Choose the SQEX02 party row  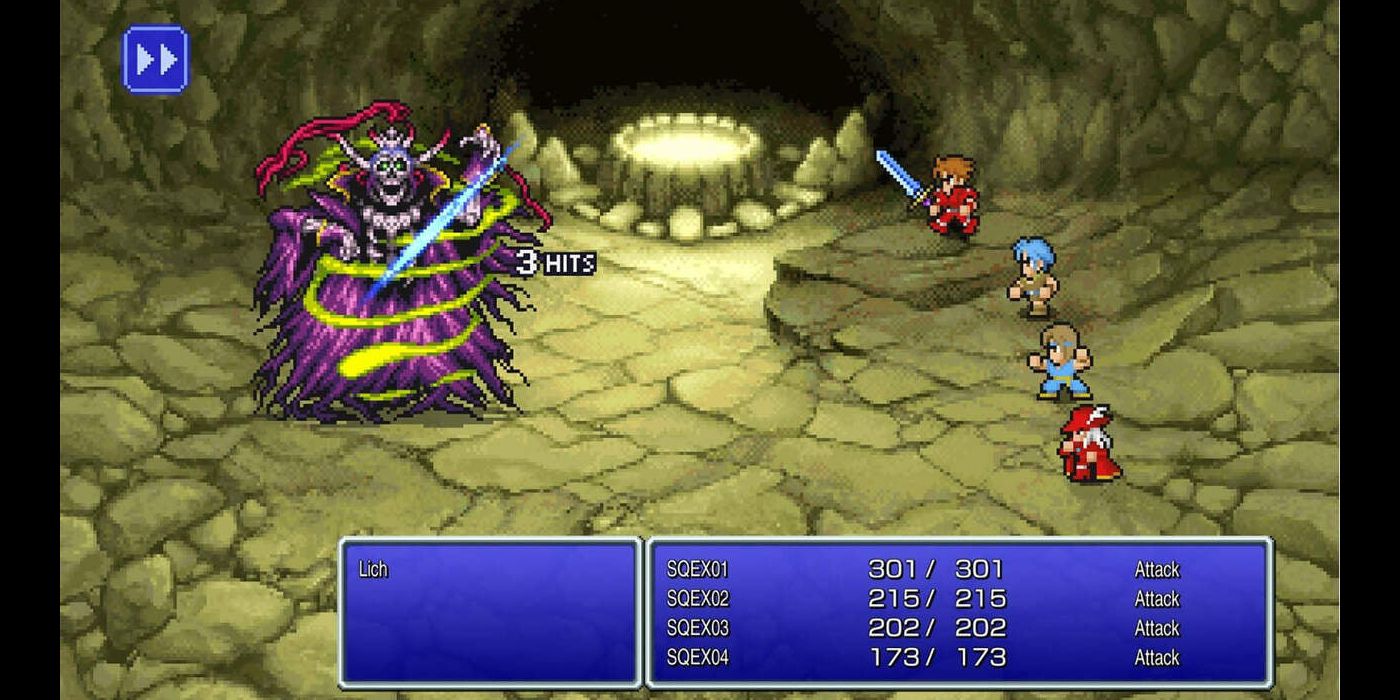698,599
